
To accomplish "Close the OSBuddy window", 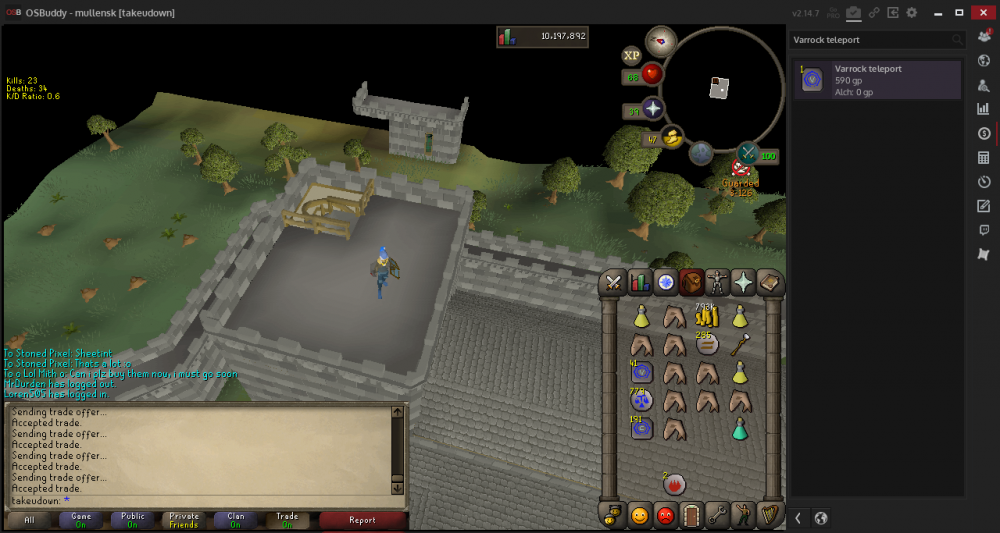I will (x=983, y=12).
